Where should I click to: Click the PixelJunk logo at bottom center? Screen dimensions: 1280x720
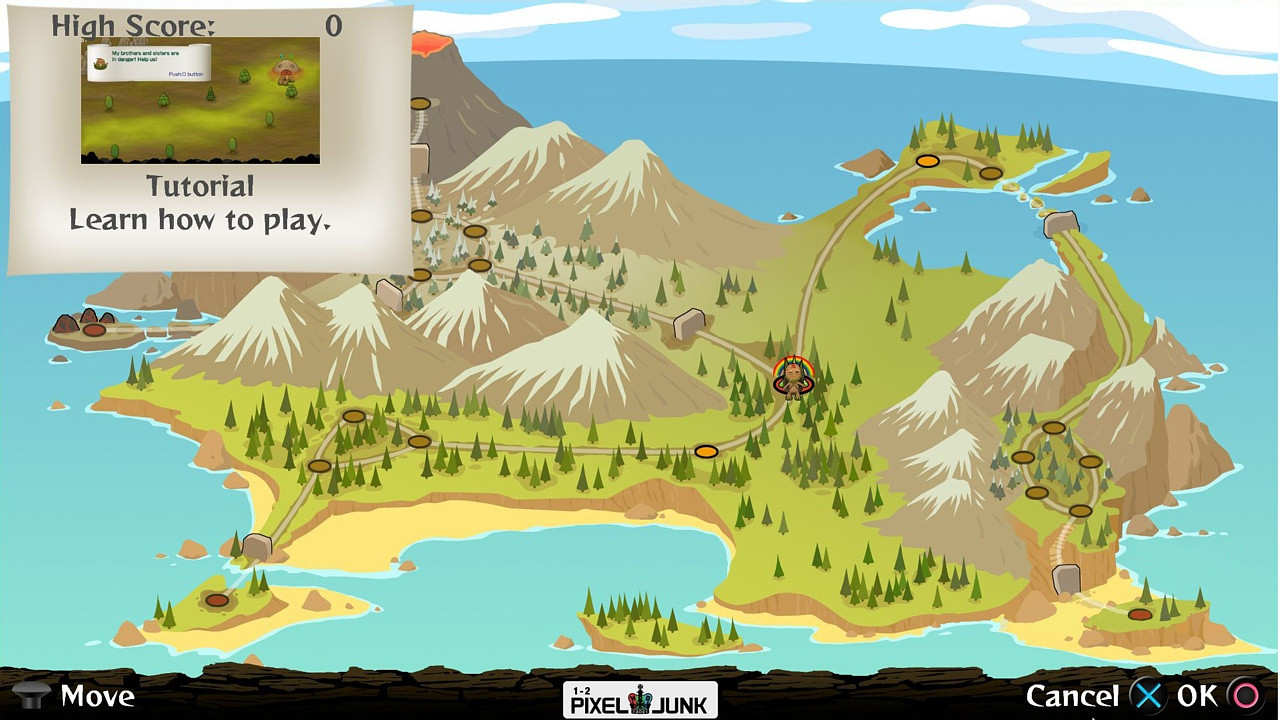point(640,699)
